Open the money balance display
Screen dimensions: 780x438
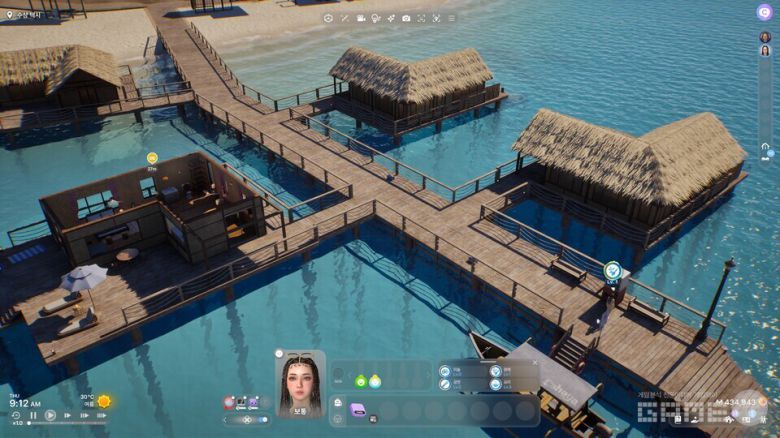(735, 402)
